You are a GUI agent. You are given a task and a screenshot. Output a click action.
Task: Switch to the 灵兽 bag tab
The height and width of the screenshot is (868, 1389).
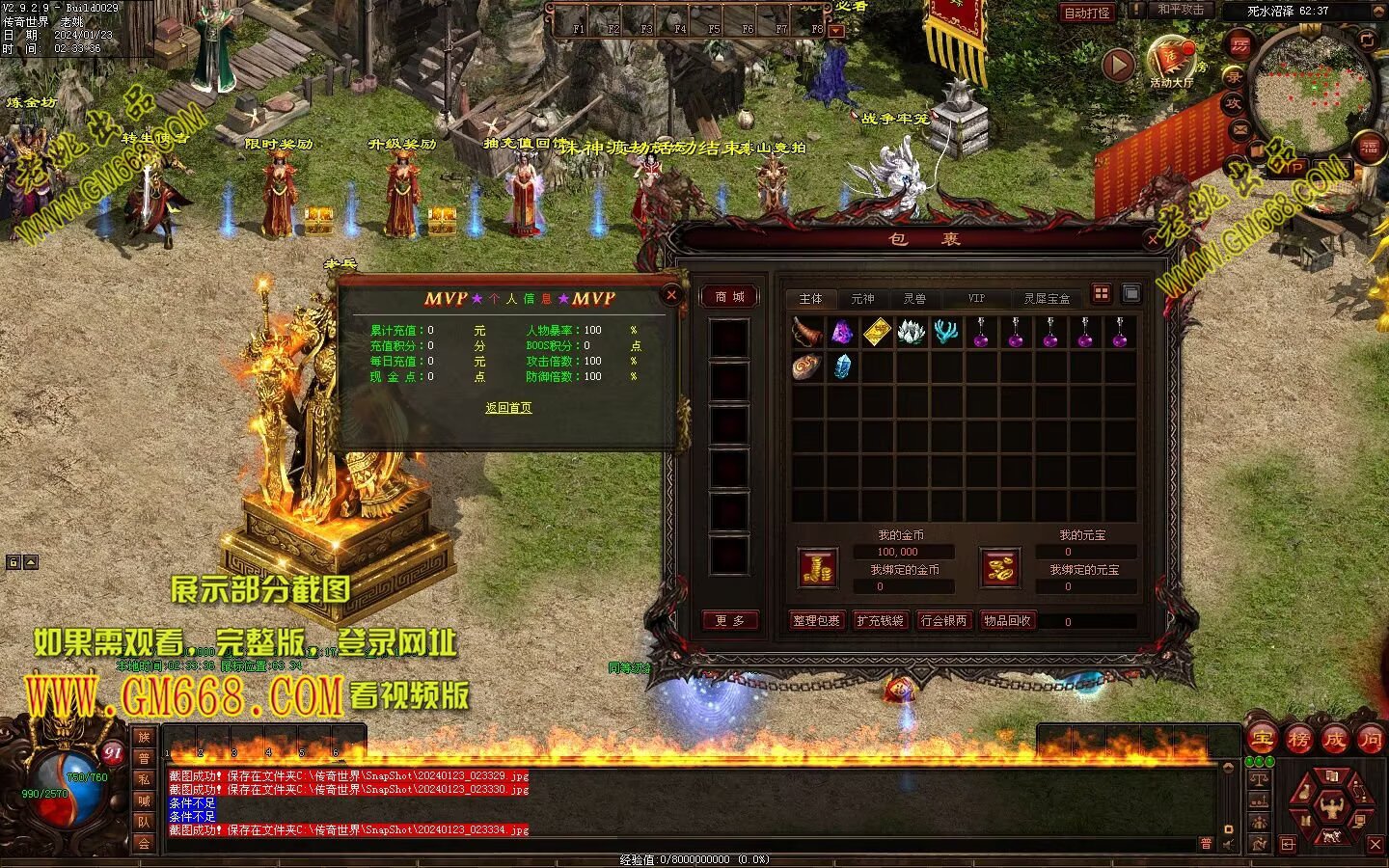914,299
